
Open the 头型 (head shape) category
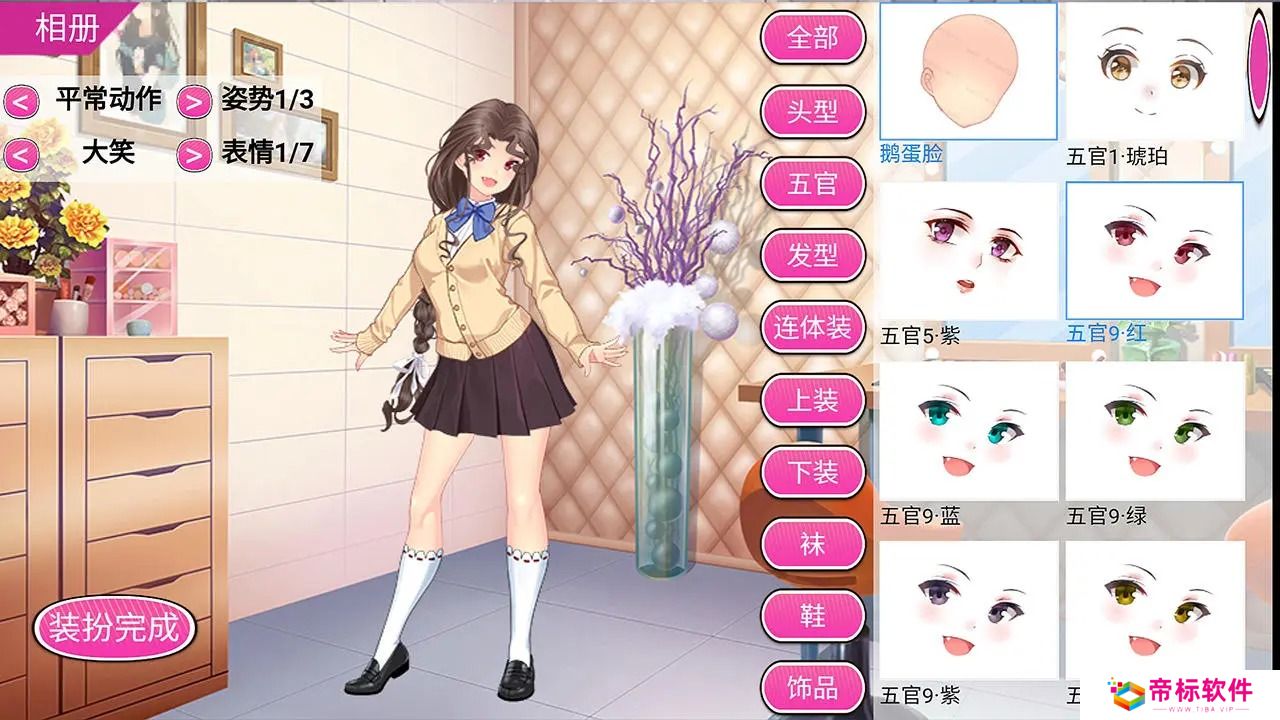(x=813, y=112)
